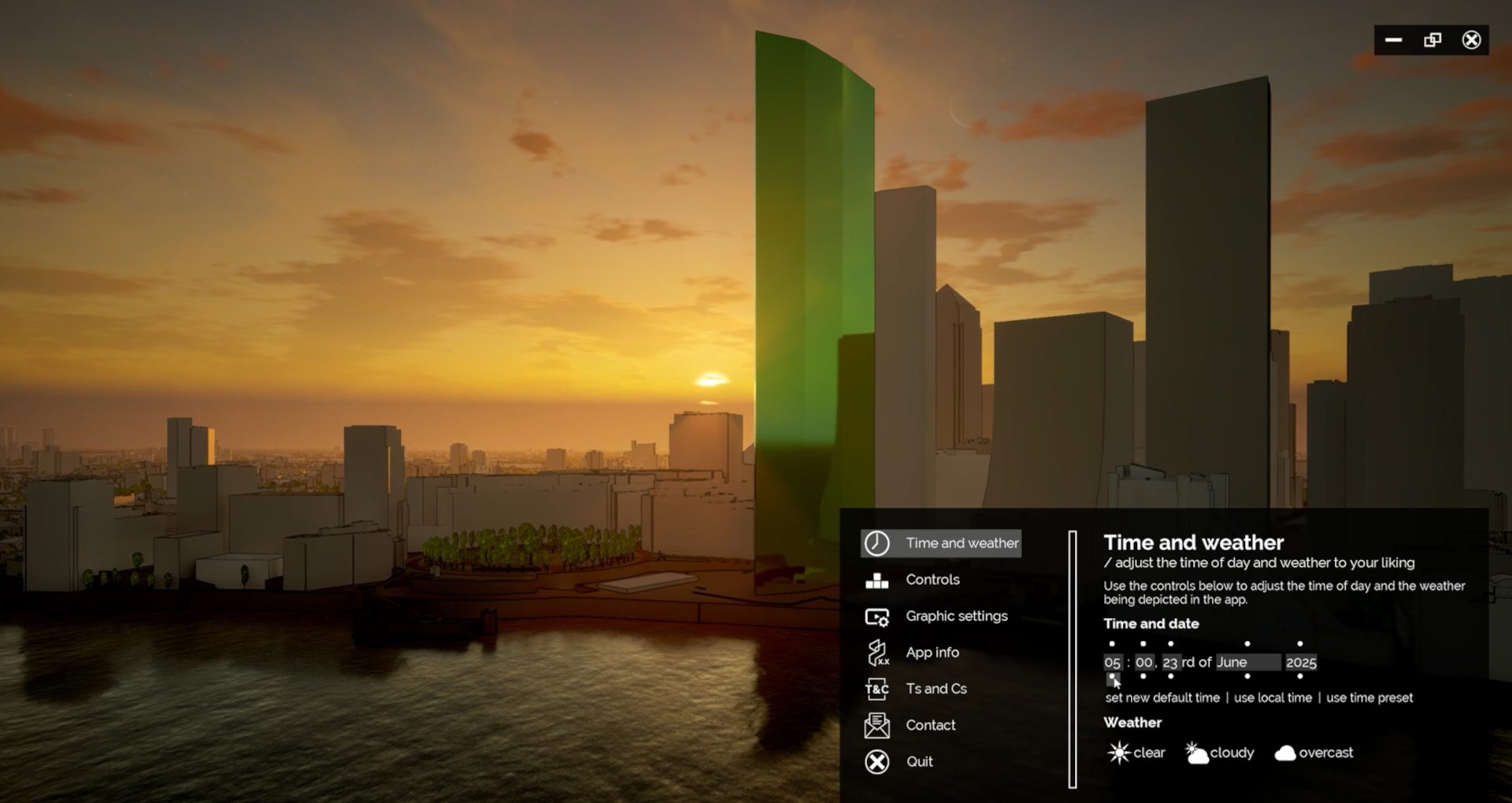Click the minute field showing 00
This screenshot has width=1512, height=803.
(1144, 663)
